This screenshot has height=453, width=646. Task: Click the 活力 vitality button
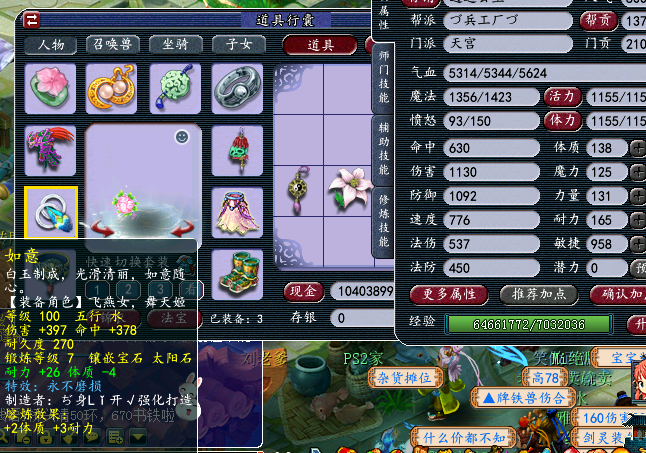pyautogui.click(x=559, y=97)
